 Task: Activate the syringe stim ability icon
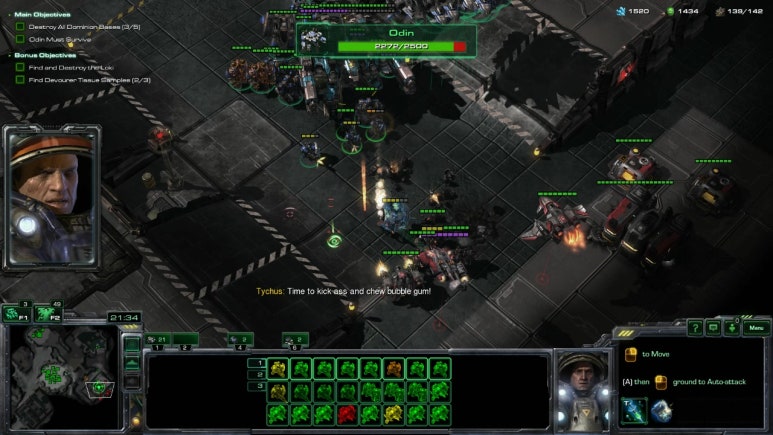[633, 410]
